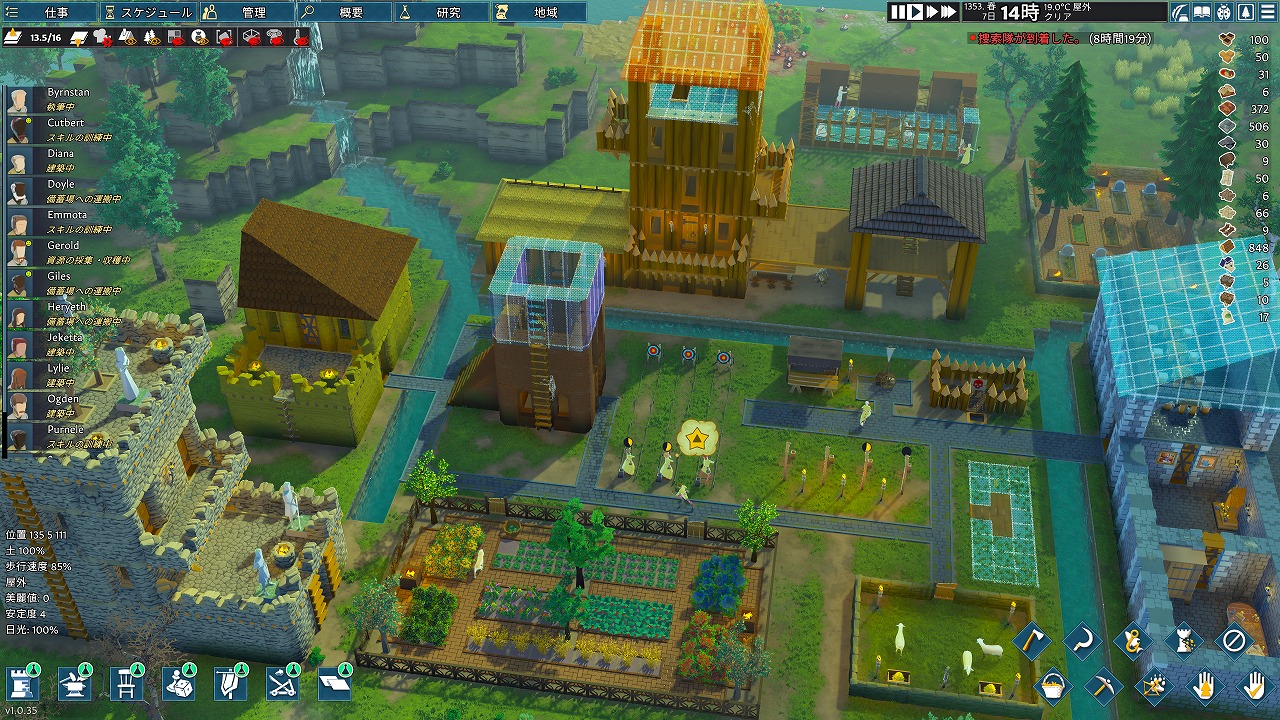Set game to fastest triple speed

(x=949, y=12)
